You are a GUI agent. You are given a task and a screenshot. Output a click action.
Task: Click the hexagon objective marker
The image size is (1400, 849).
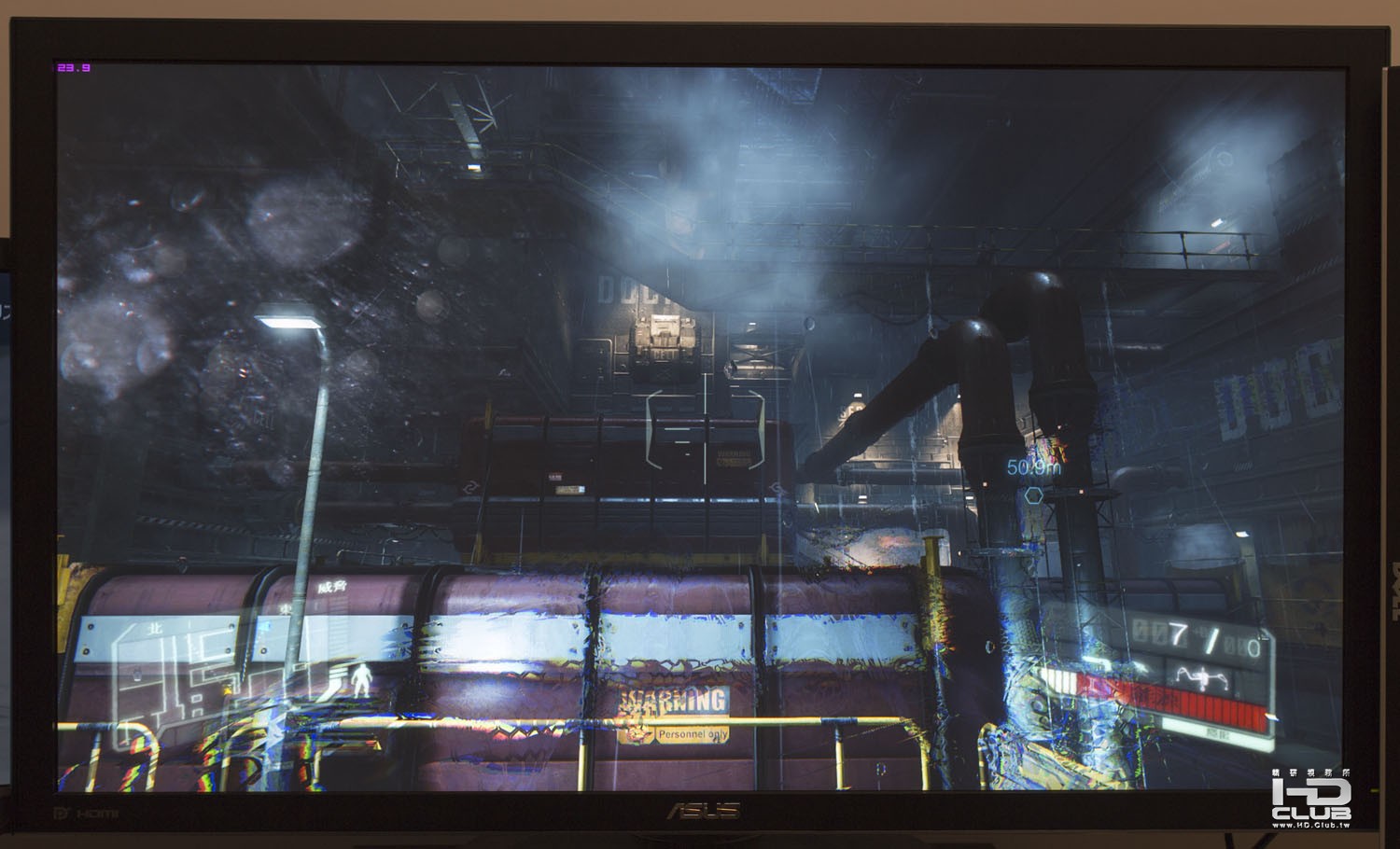[x=1034, y=494]
